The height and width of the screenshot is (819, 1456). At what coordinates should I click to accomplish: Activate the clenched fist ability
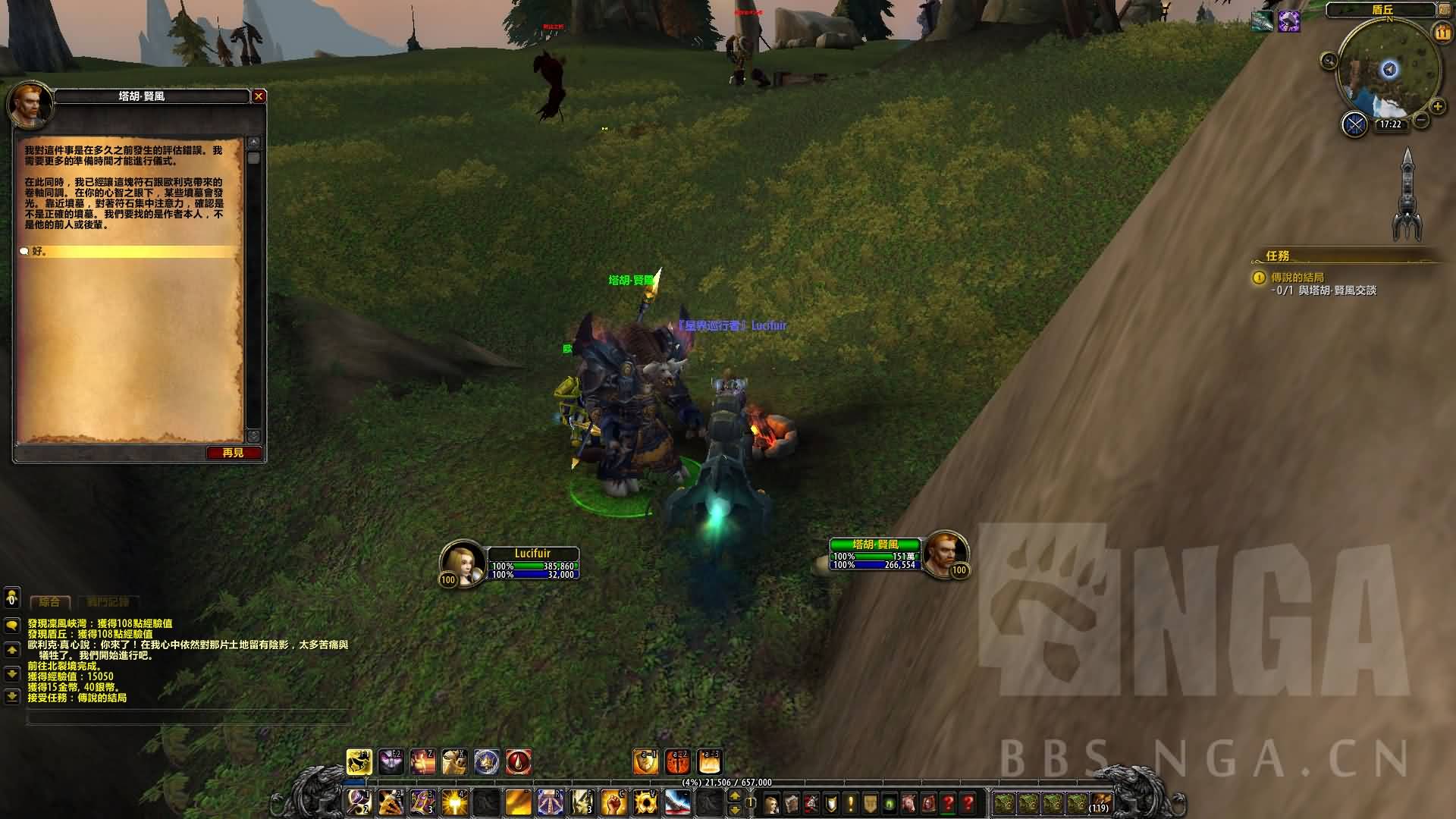[613, 802]
